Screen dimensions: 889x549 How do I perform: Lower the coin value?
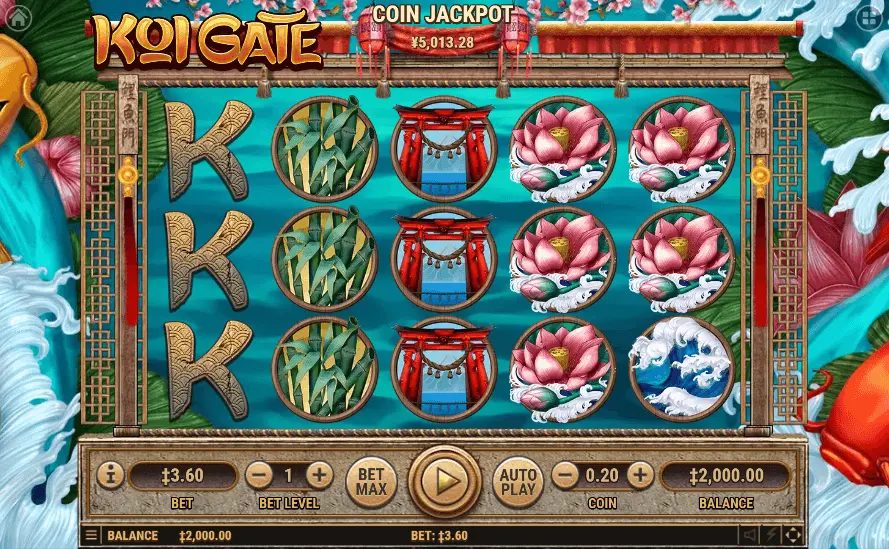tap(566, 475)
